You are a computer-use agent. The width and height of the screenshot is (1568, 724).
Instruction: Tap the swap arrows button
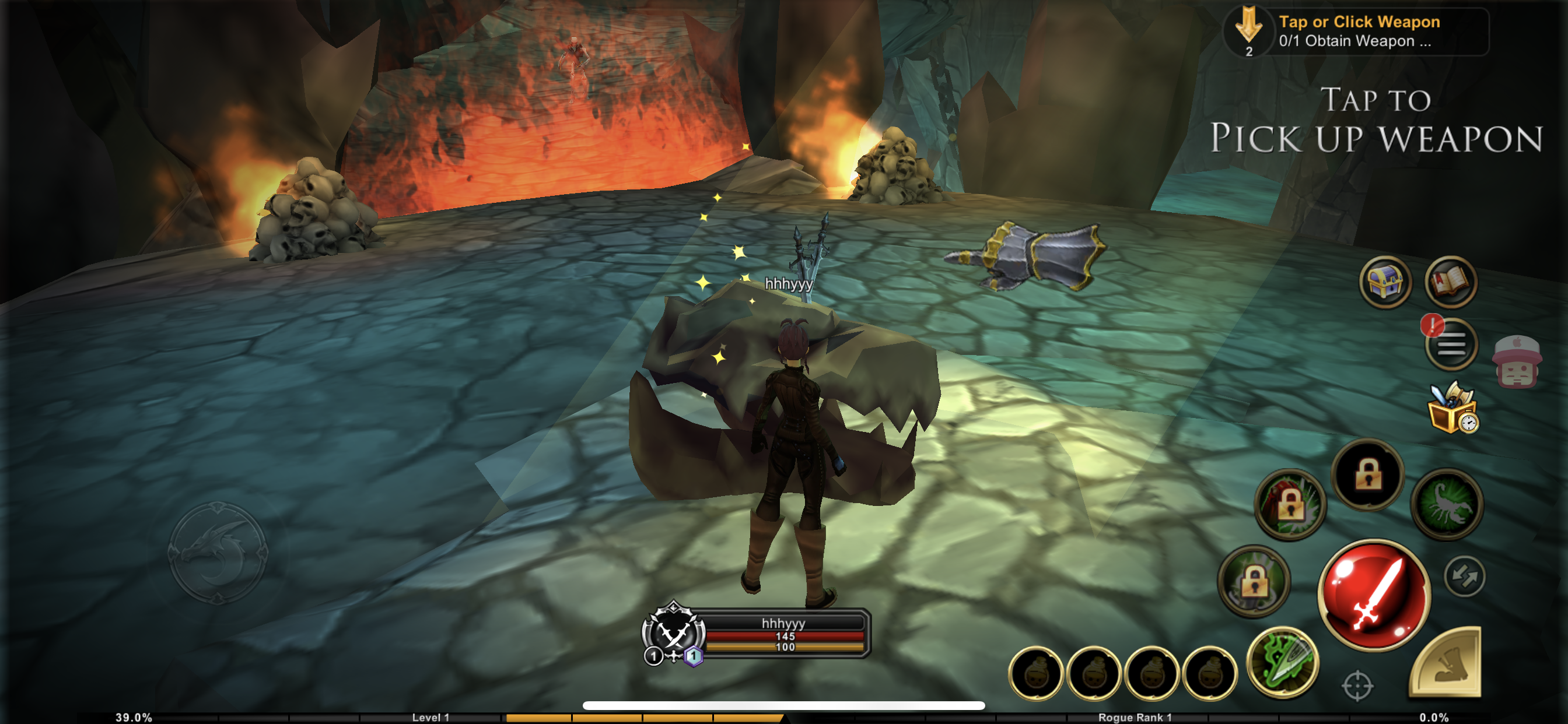[x=1464, y=576]
